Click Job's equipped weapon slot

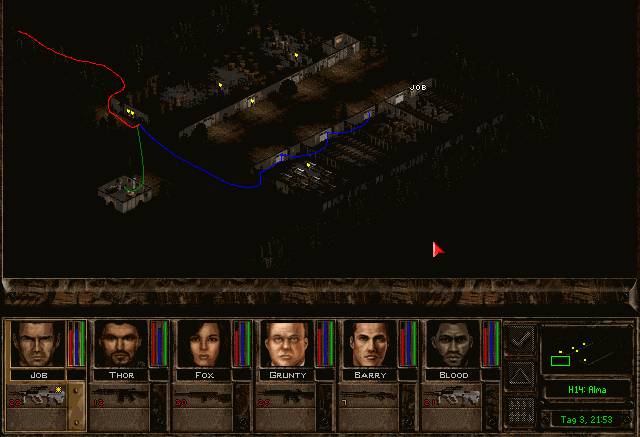coord(38,397)
